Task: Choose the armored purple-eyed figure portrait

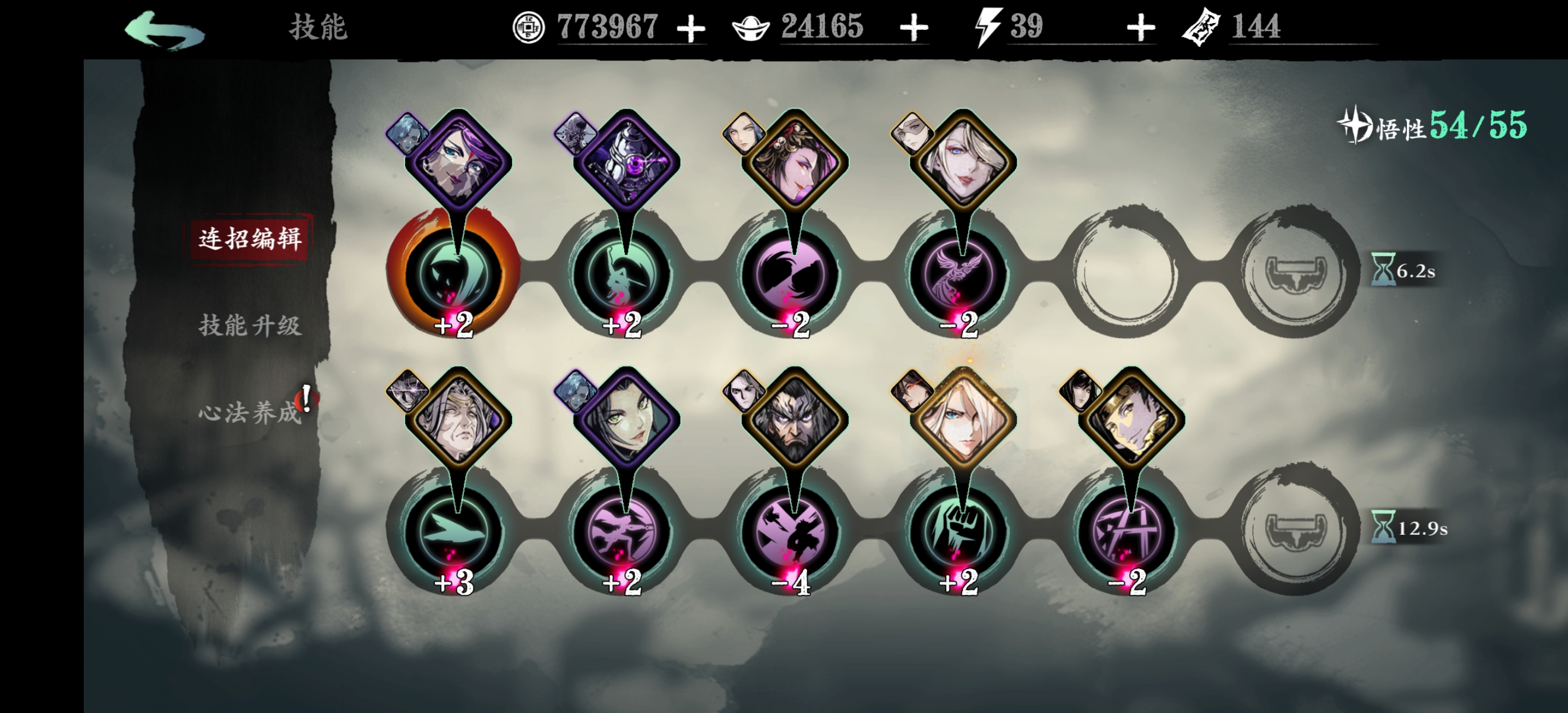Action: 627,162
